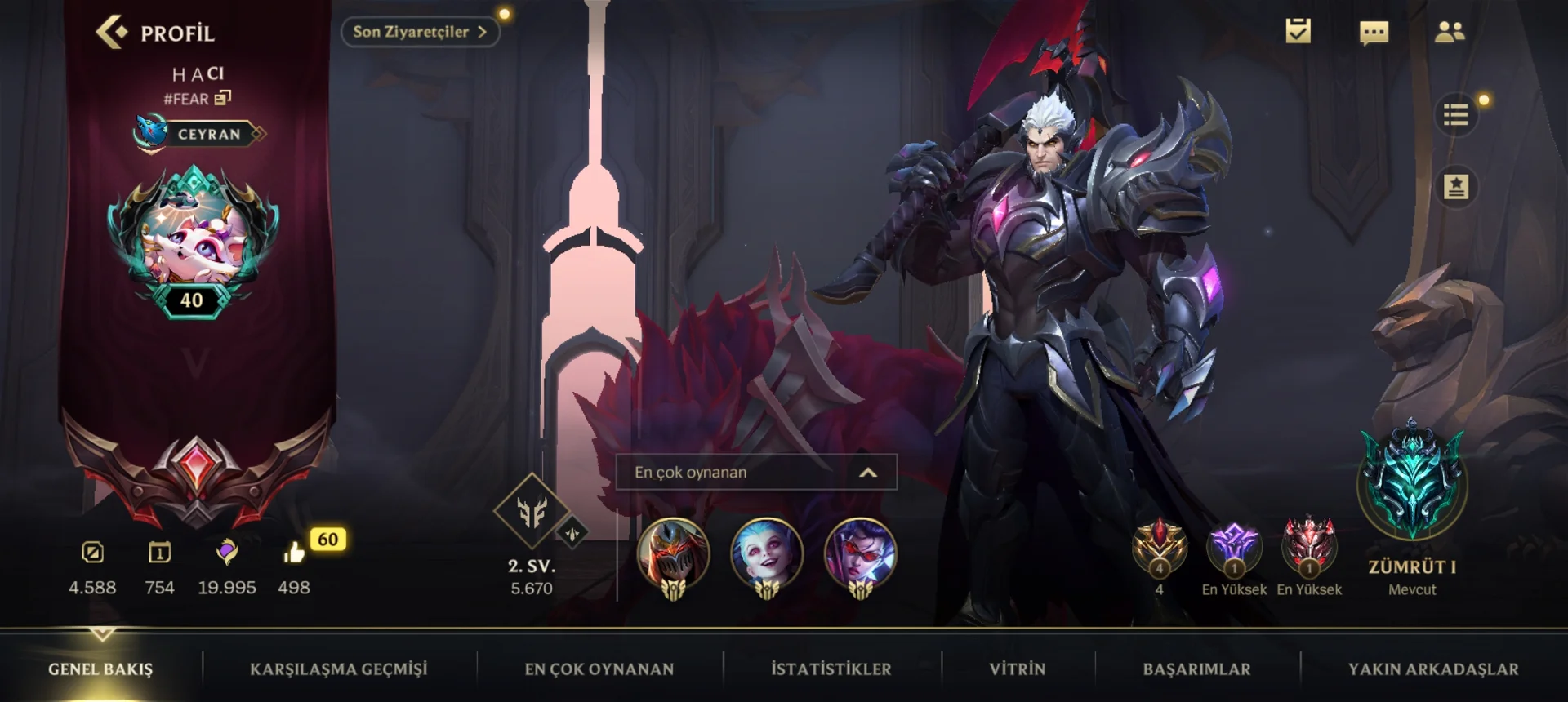The image size is (1568, 702).
Task: Switch to Karşılaşma Geçmişi tab
Action: tap(338, 669)
